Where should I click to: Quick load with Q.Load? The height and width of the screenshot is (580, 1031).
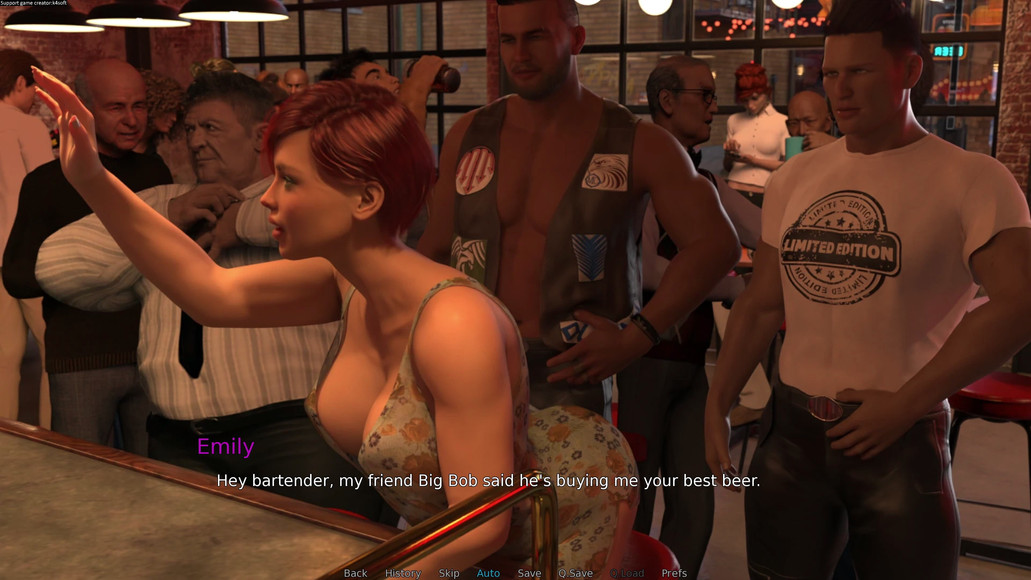[x=627, y=573]
